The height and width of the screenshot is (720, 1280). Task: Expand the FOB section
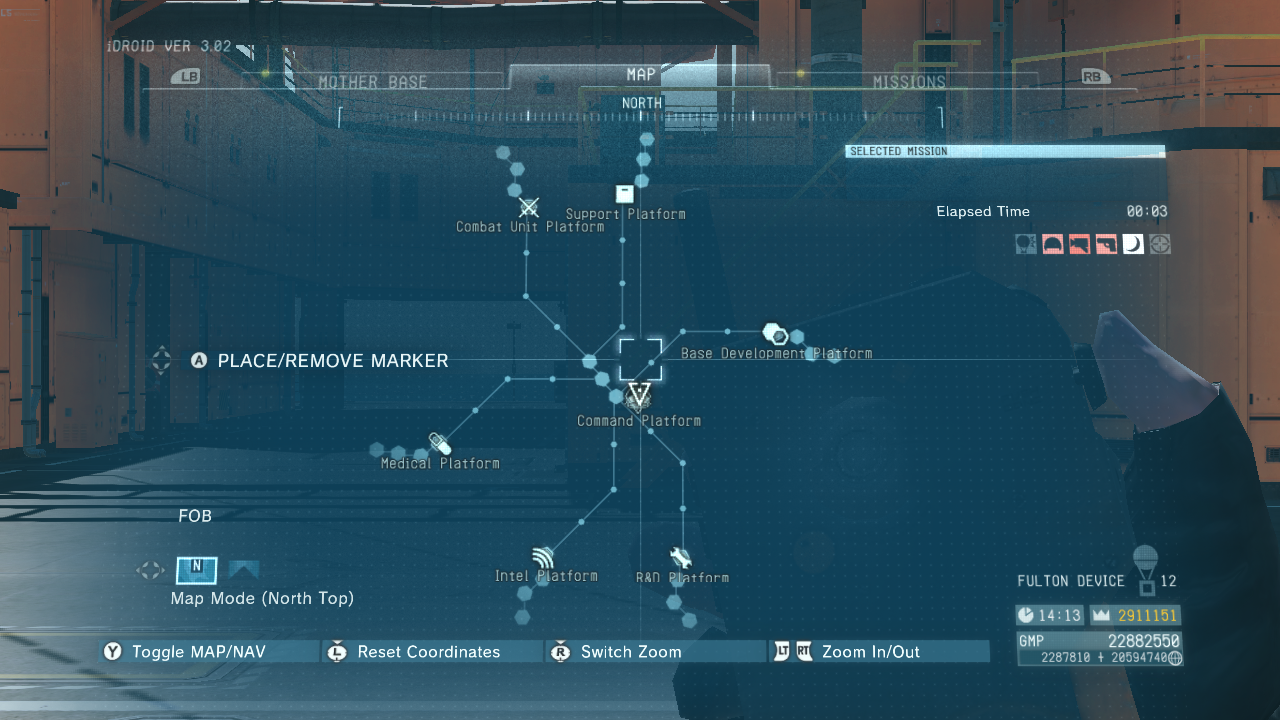(x=196, y=516)
